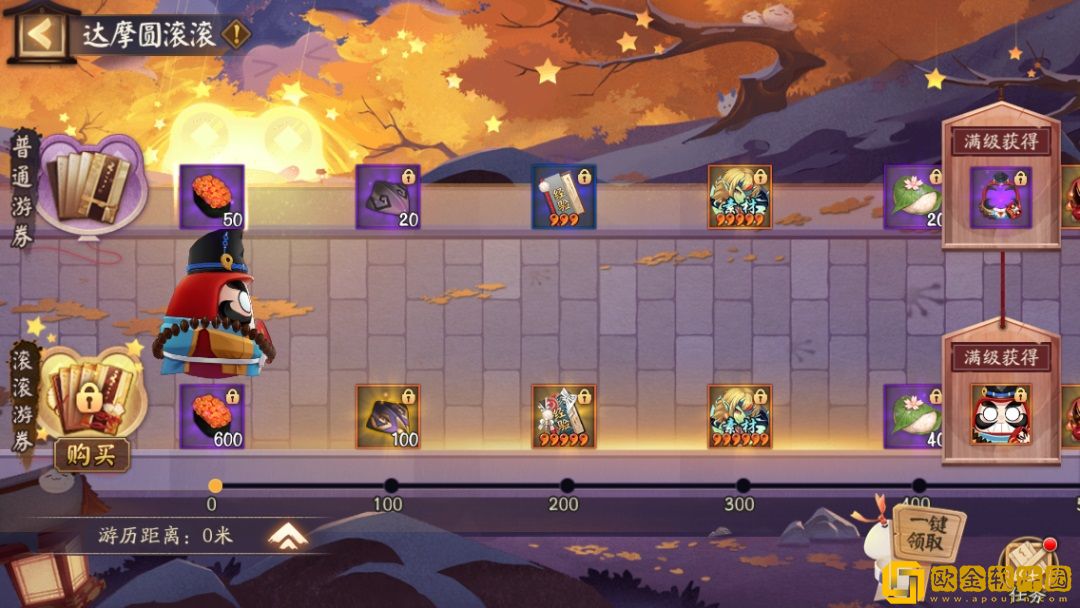The image size is (1080, 608).
Task: Open the exclamation info icon beside 达摩圆滚滚
Action: [x=236, y=35]
